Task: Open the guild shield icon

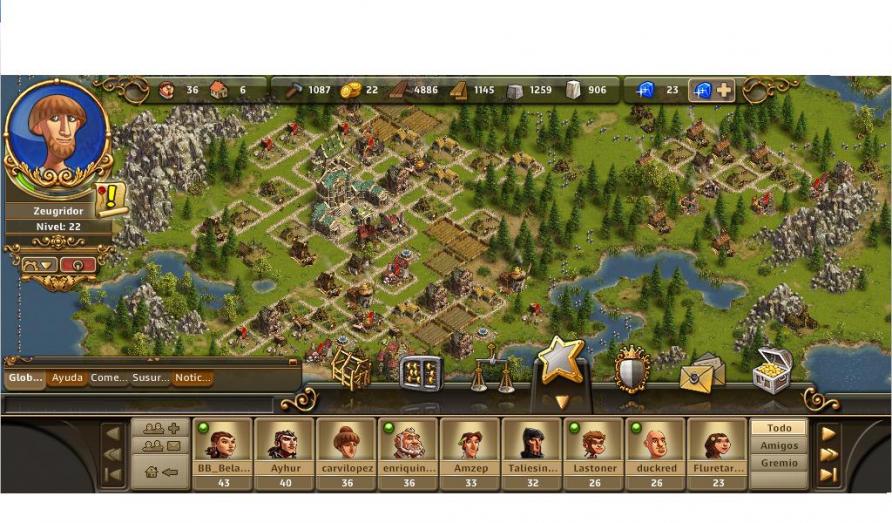Action: tap(632, 369)
